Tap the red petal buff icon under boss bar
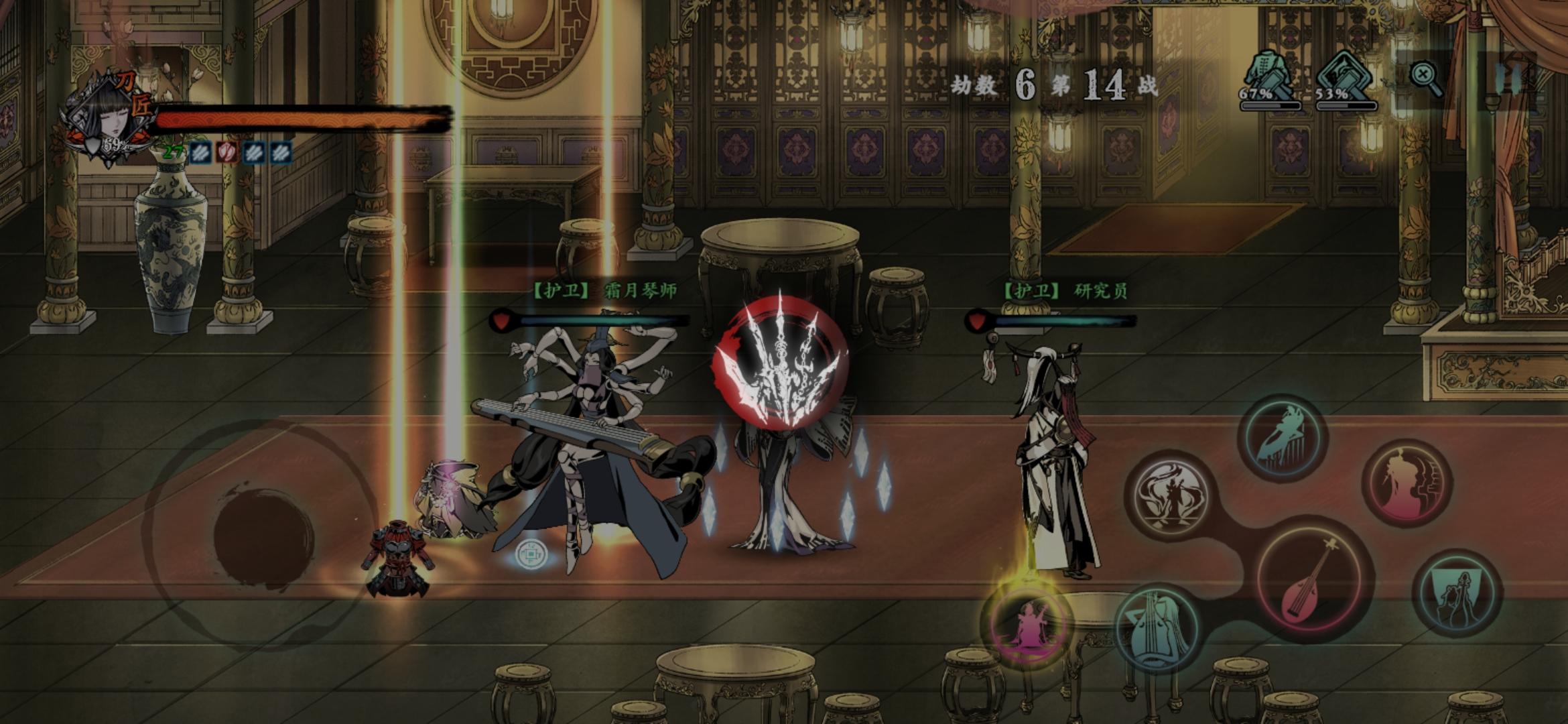The width and height of the screenshot is (1568, 724). 228,153
